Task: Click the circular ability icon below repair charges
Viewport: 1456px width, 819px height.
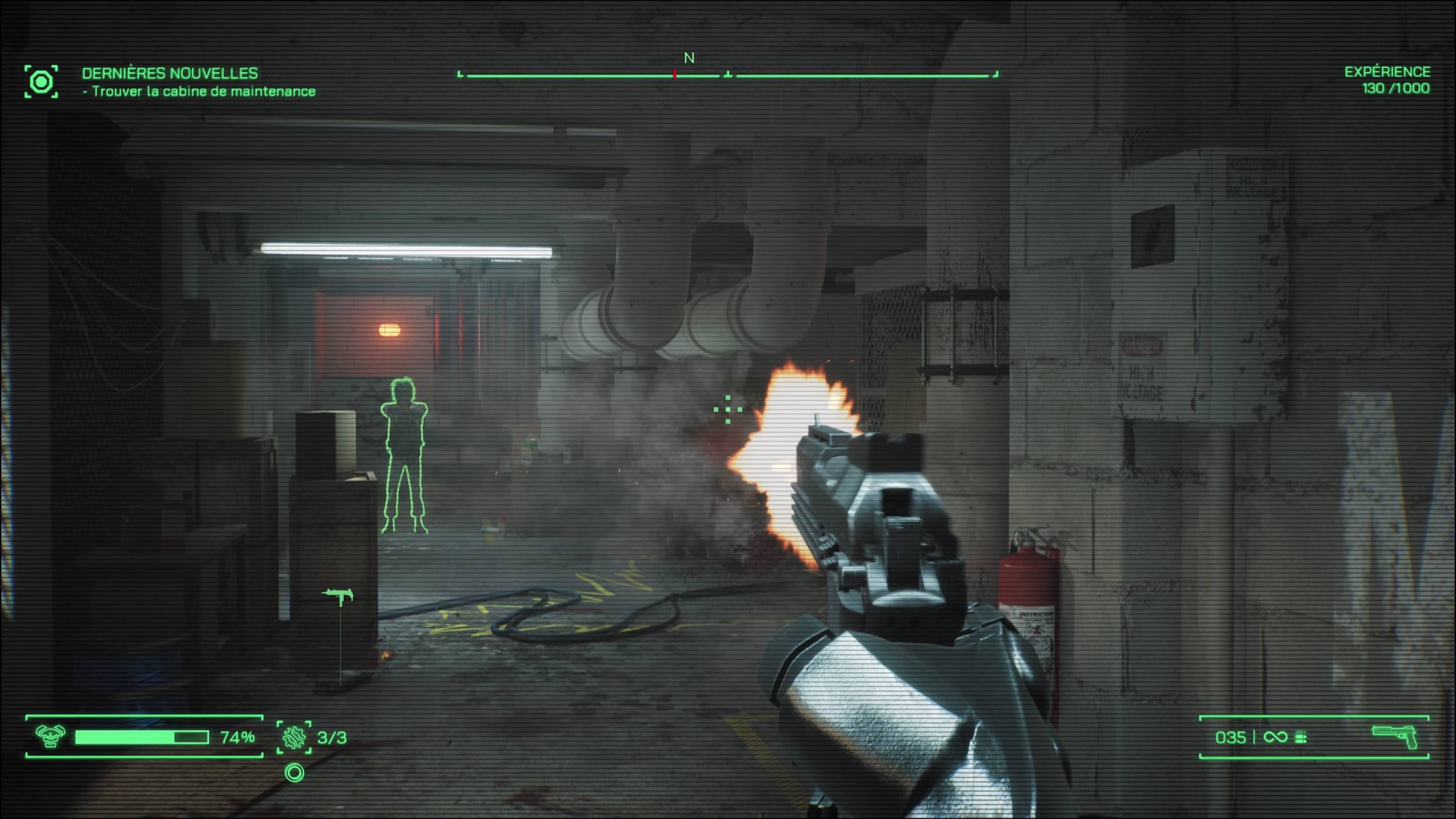Action: tap(295, 773)
